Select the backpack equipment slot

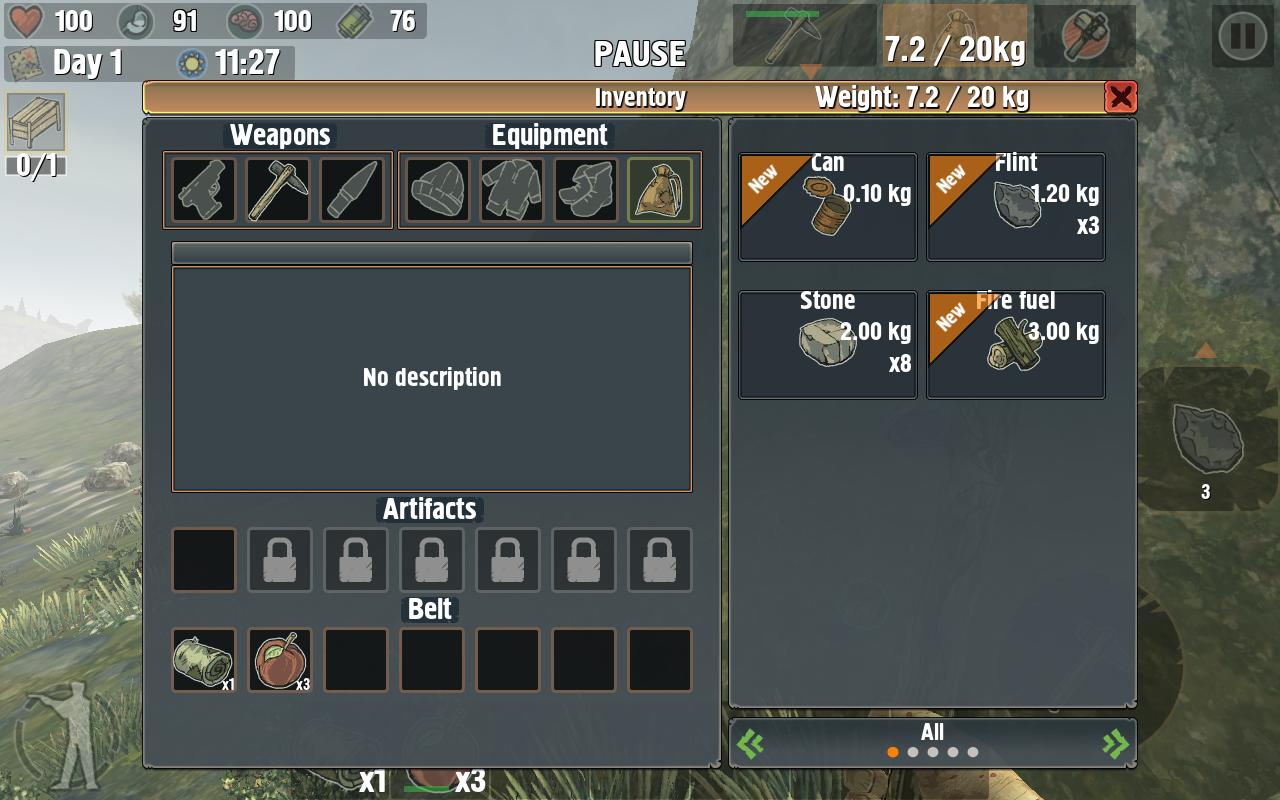tap(660, 190)
